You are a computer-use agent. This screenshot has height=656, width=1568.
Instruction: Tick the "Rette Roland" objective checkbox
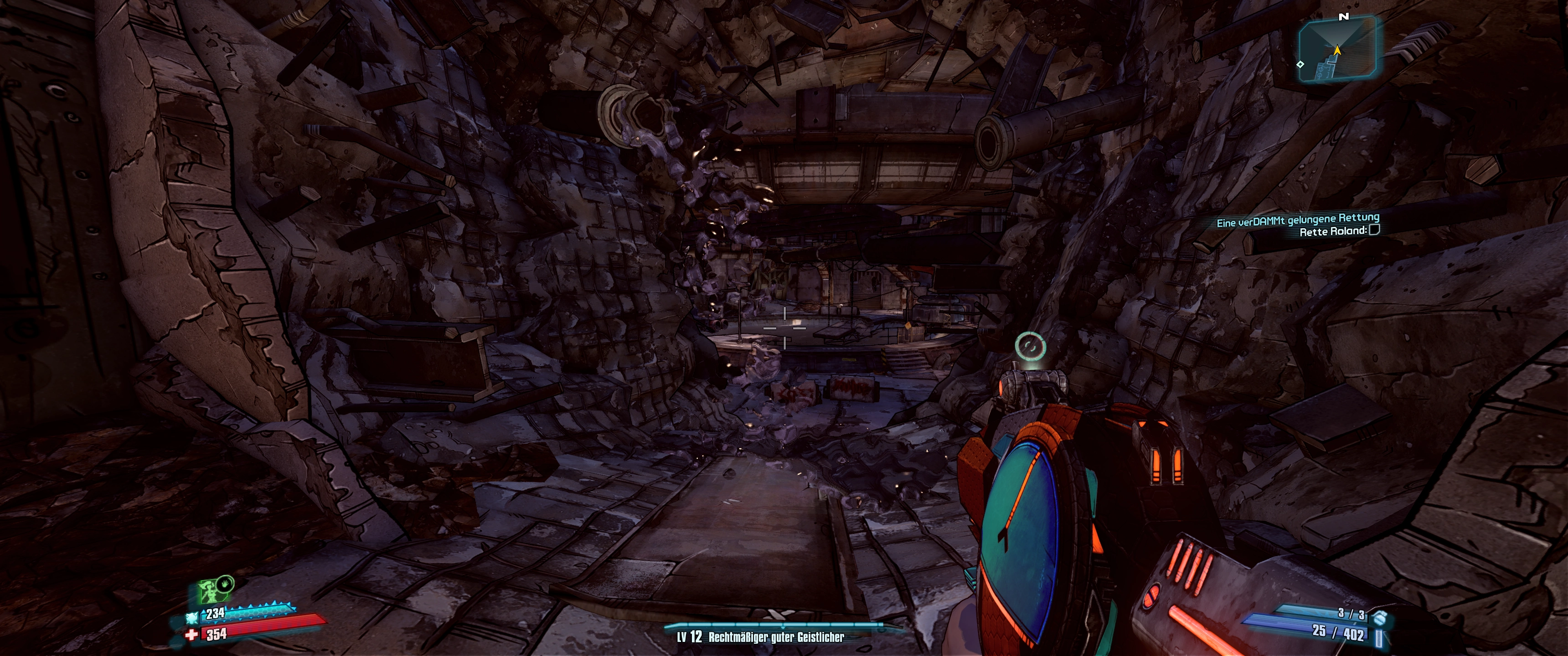(1374, 230)
